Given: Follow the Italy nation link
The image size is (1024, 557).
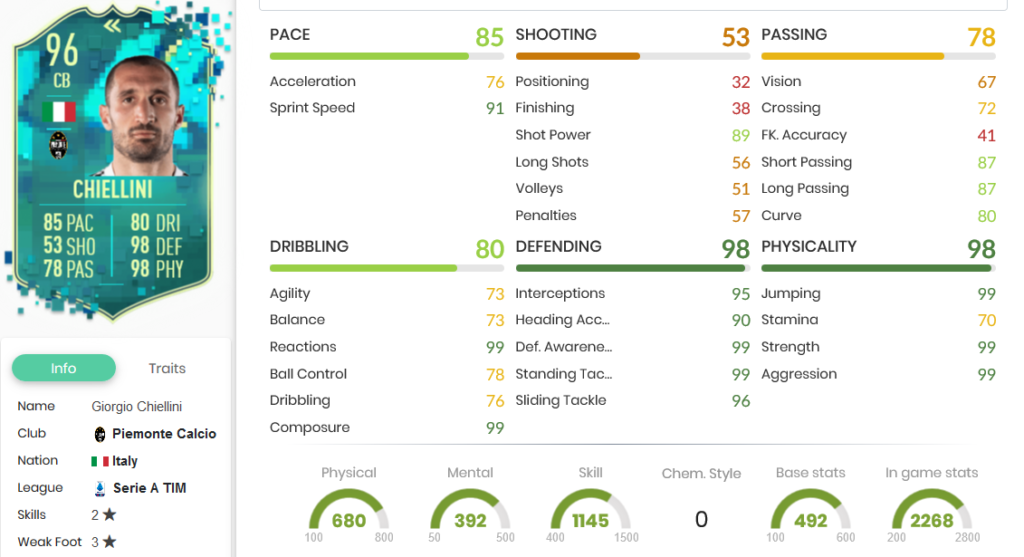Looking at the screenshot, I should point(124,461).
